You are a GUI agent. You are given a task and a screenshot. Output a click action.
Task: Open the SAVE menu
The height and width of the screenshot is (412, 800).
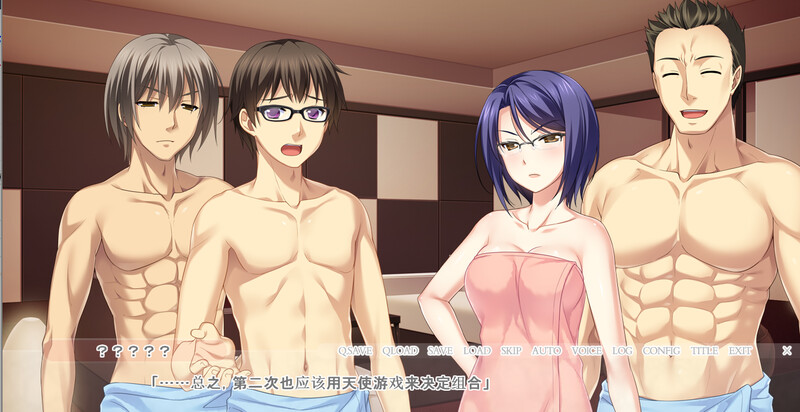coord(440,351)
